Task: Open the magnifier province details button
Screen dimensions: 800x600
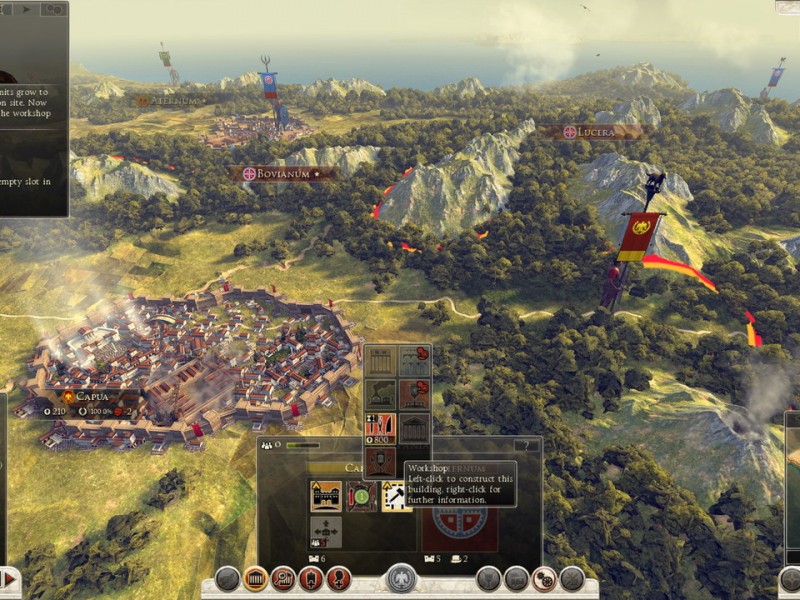Action: click(283, 578)
